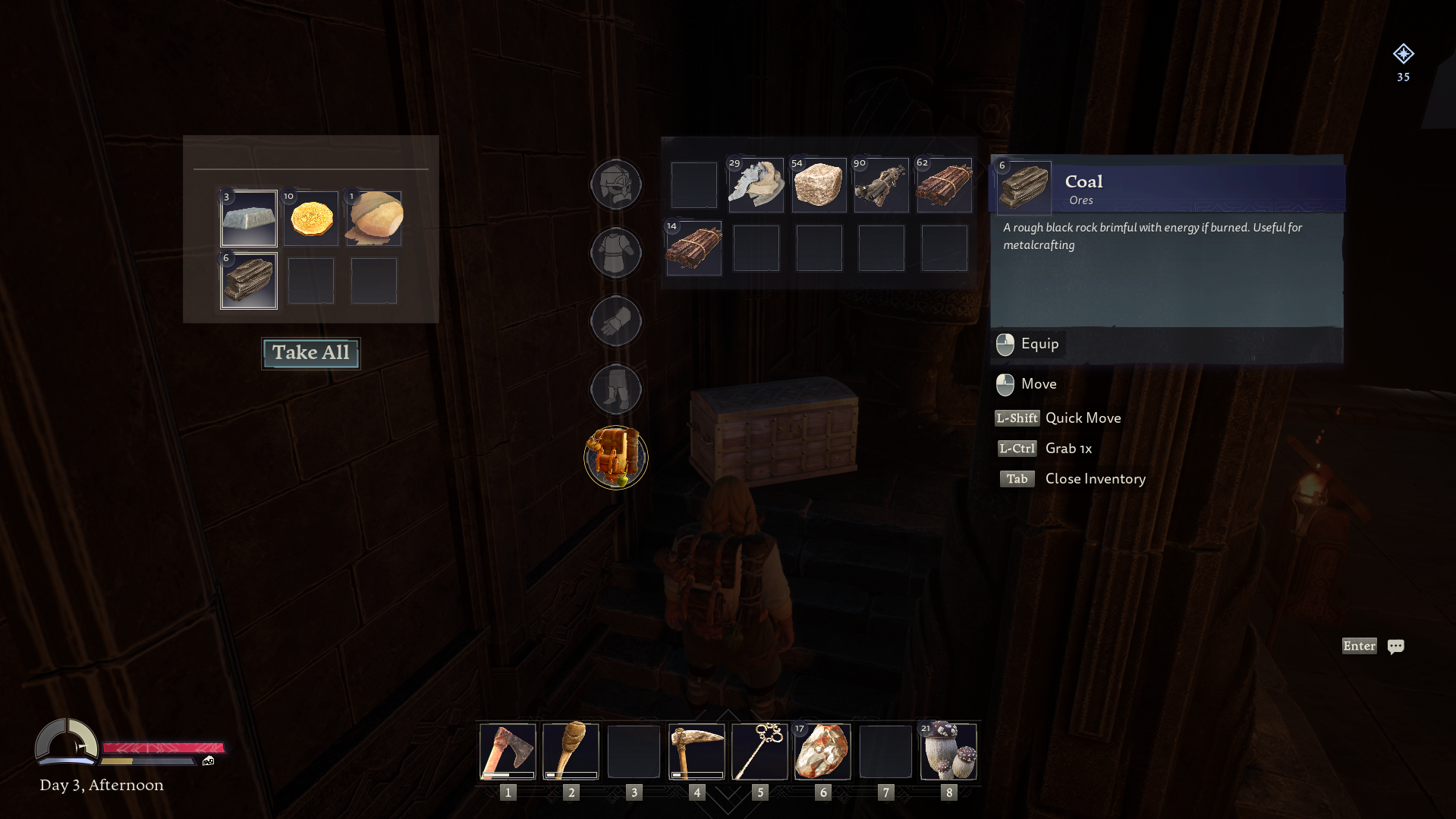The height and width of the screenshot is (819, 1456).
Task: Click the gloves equipment slot
Action: coord(615,320)
